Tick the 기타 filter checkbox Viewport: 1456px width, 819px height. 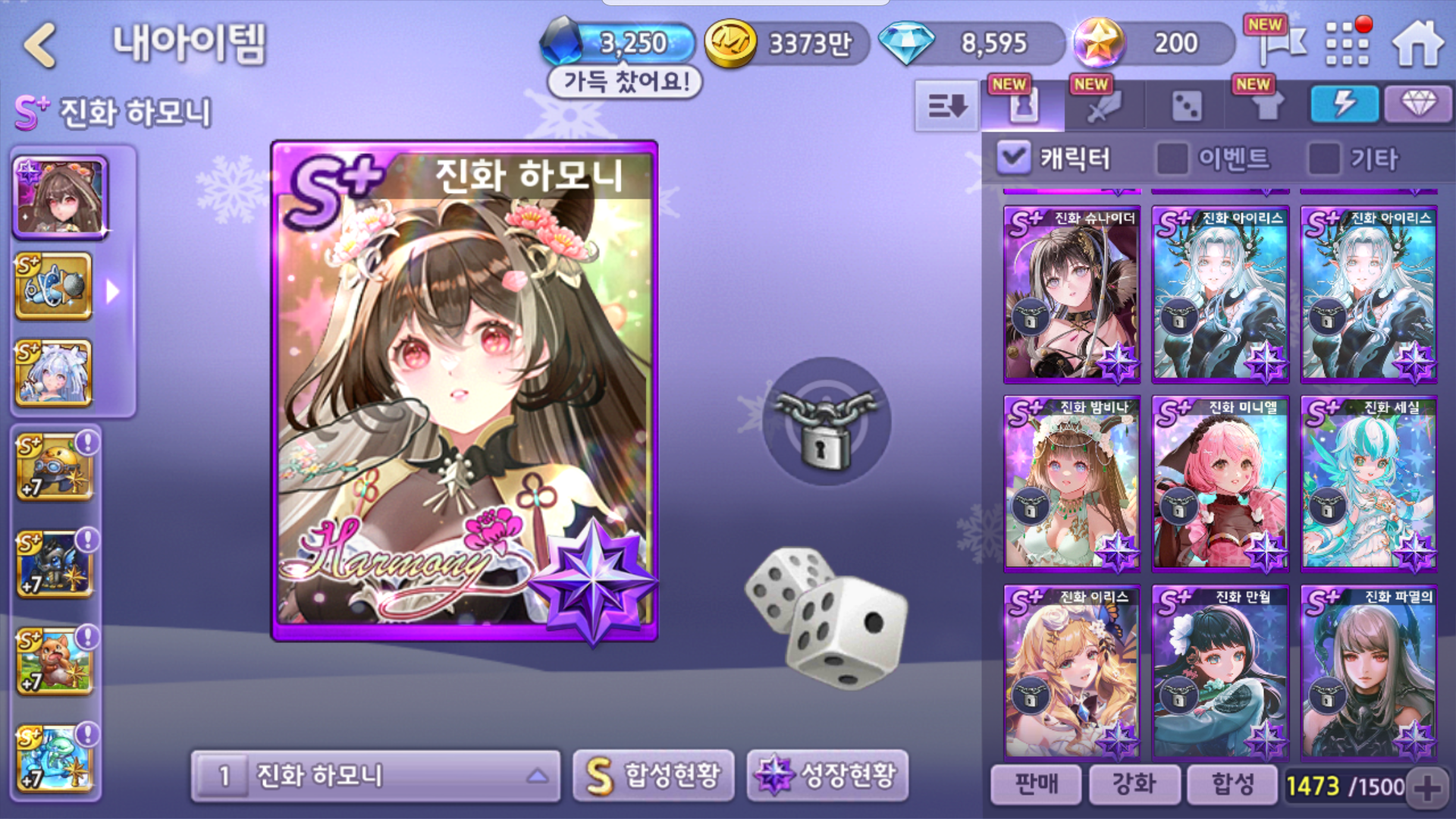(x=1324, y=158)
